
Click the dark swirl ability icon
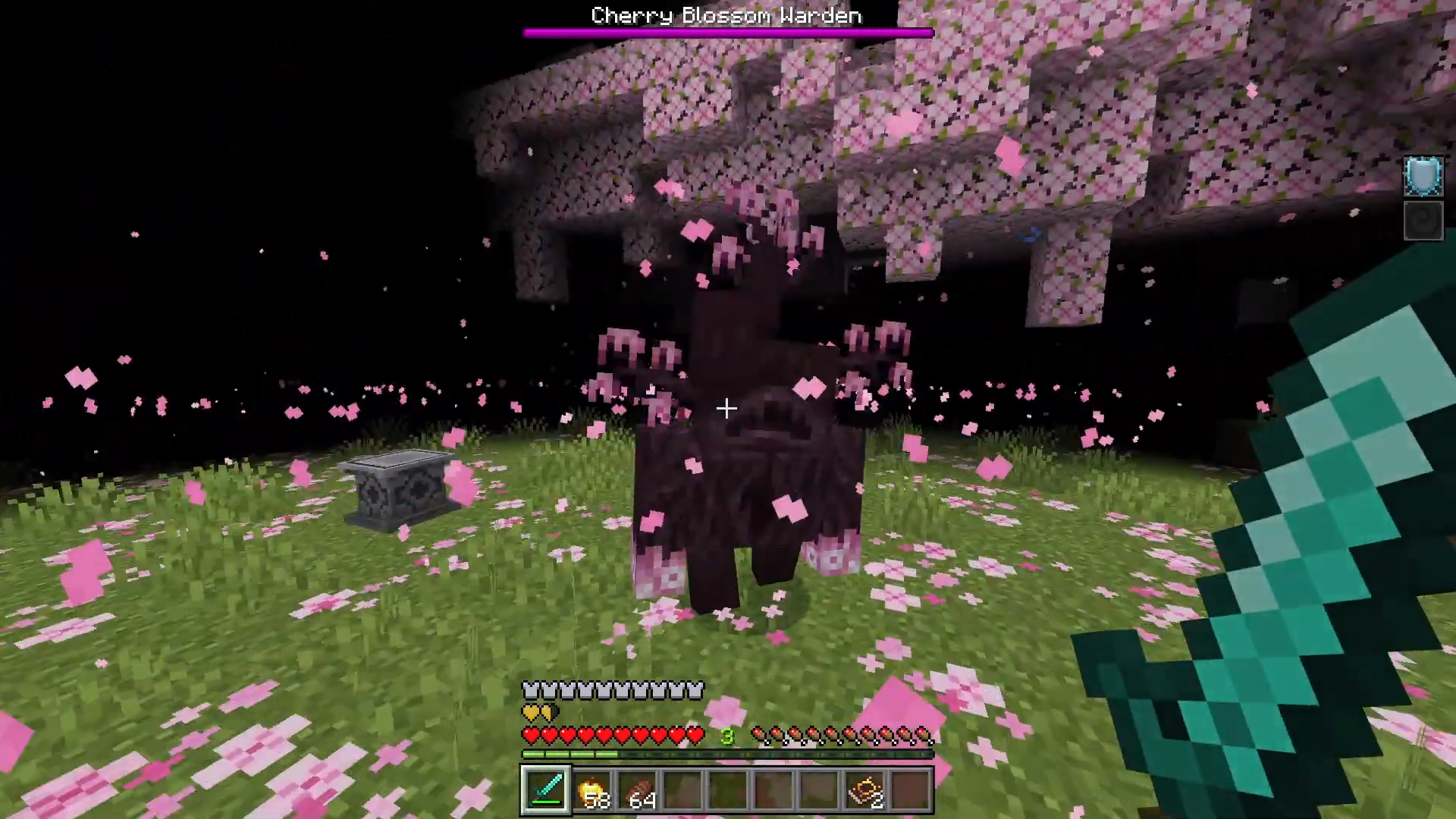point(1423,221)
